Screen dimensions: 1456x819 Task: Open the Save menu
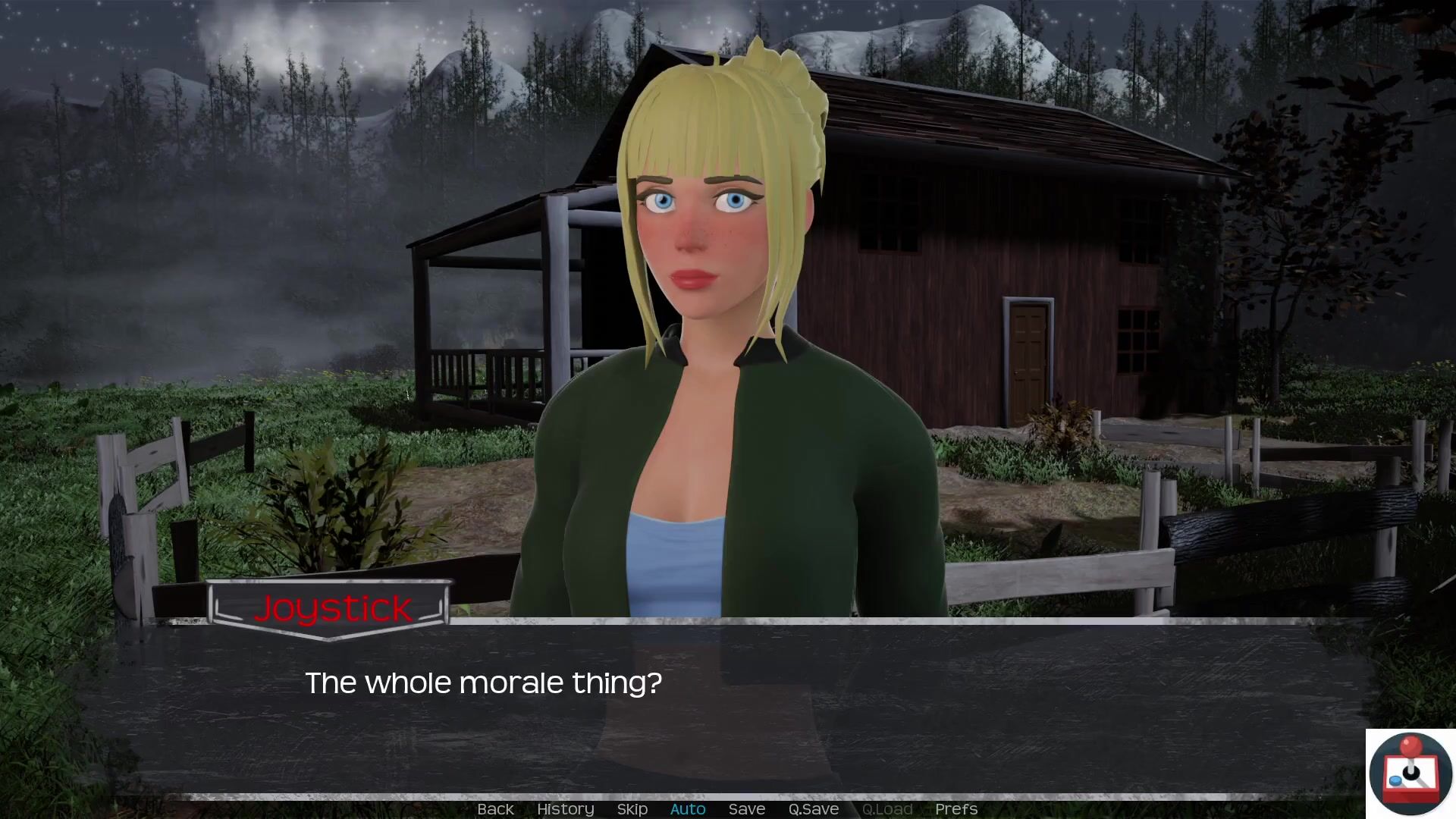pyautogui.click(x=746, y=809)
